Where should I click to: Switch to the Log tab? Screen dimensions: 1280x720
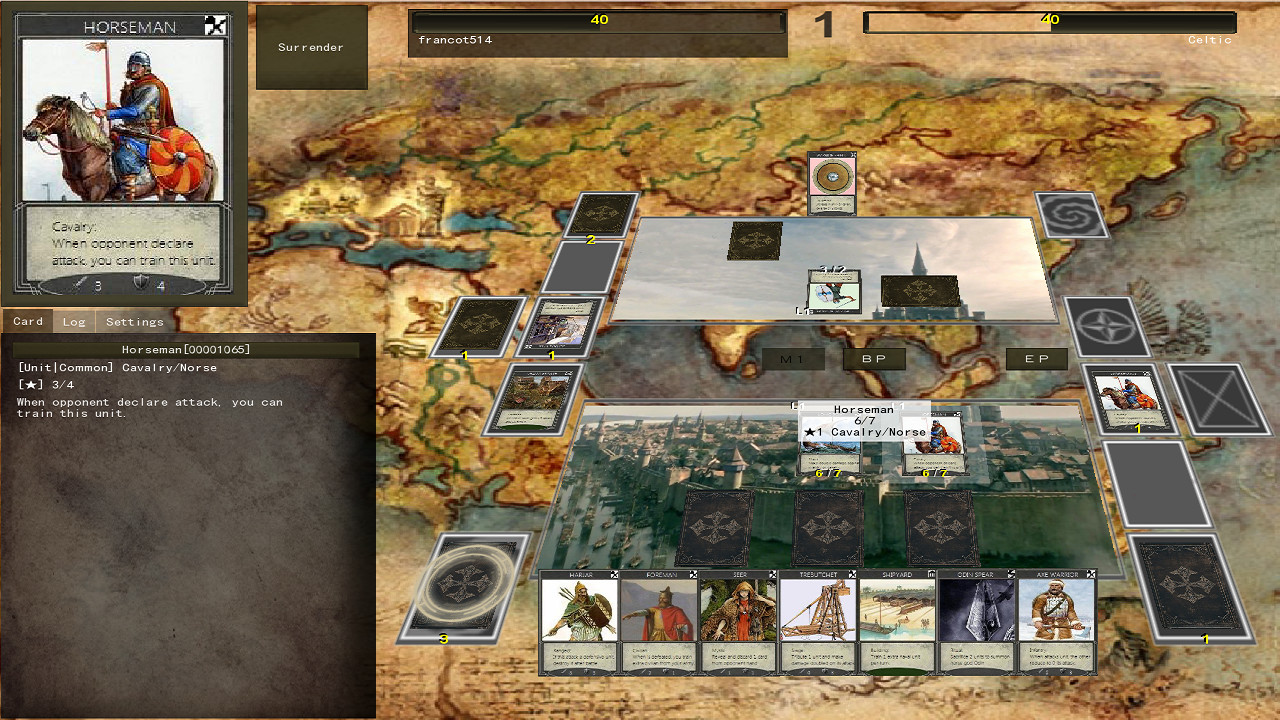click(72, 321)
